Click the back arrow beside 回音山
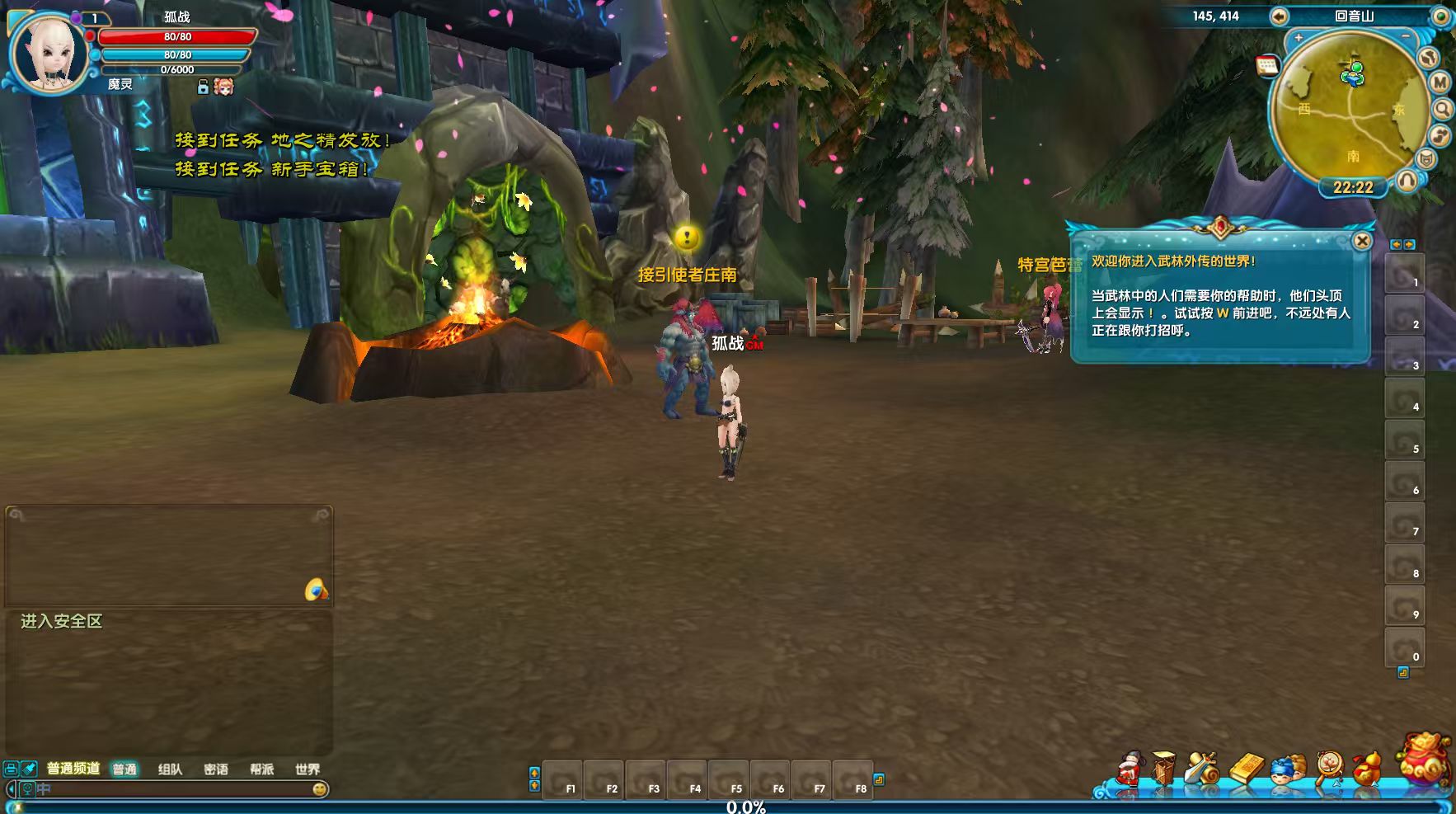This screenshot has width=1456, height=814. [1279, 16]
